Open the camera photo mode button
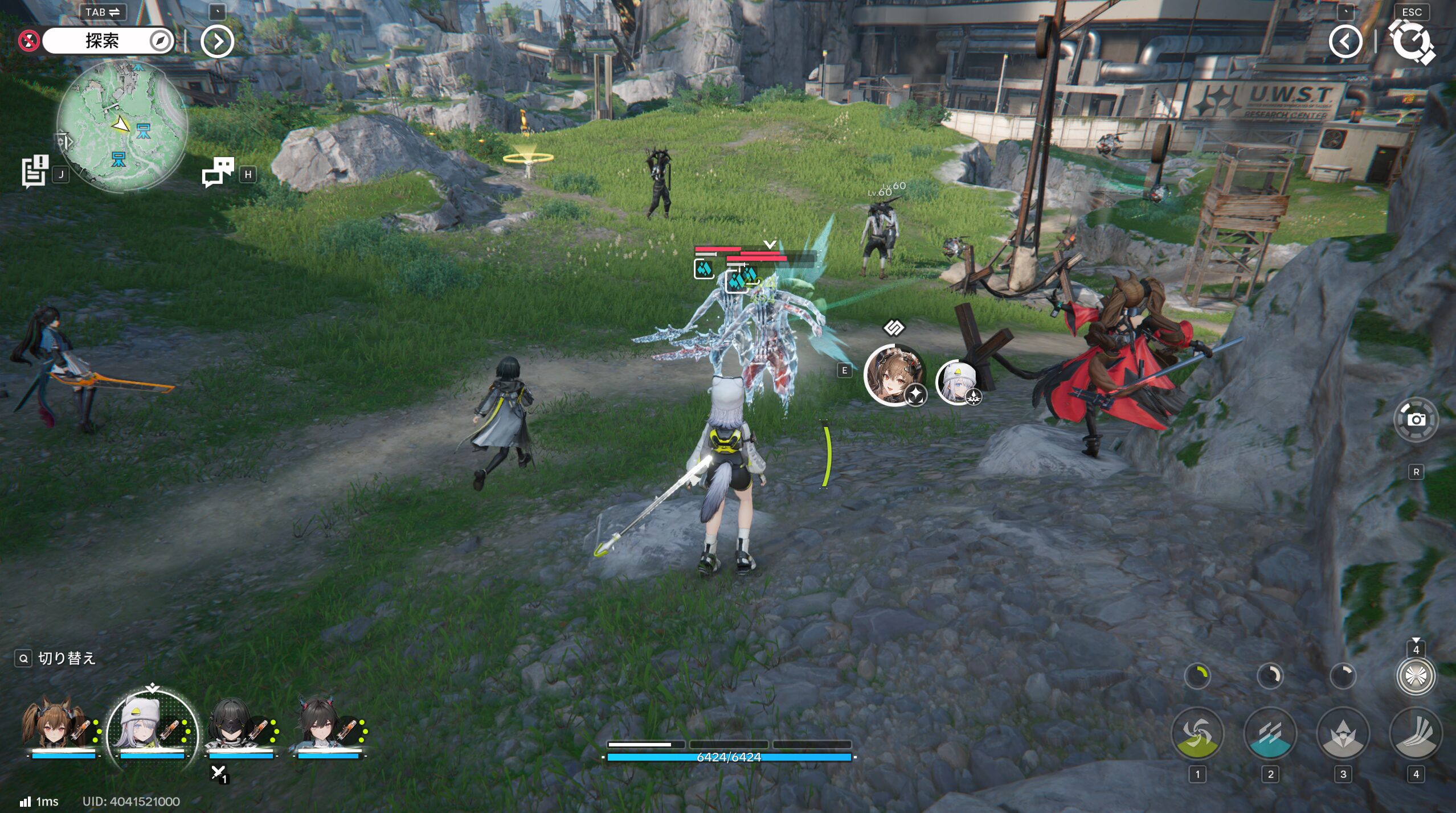Image resolution: width=1456 pixels, height=813 pixels. [1416, 420]
